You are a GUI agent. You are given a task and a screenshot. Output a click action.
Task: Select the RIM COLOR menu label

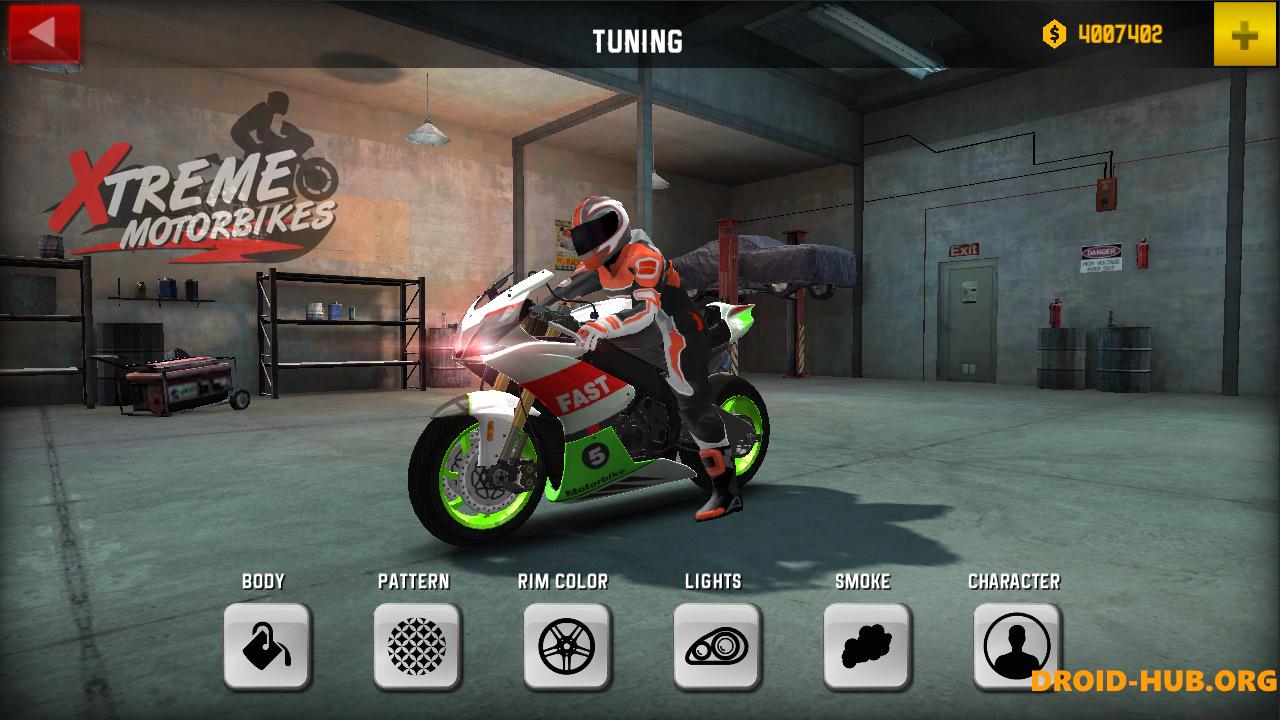pyautogui.click(x=565, y=581)
